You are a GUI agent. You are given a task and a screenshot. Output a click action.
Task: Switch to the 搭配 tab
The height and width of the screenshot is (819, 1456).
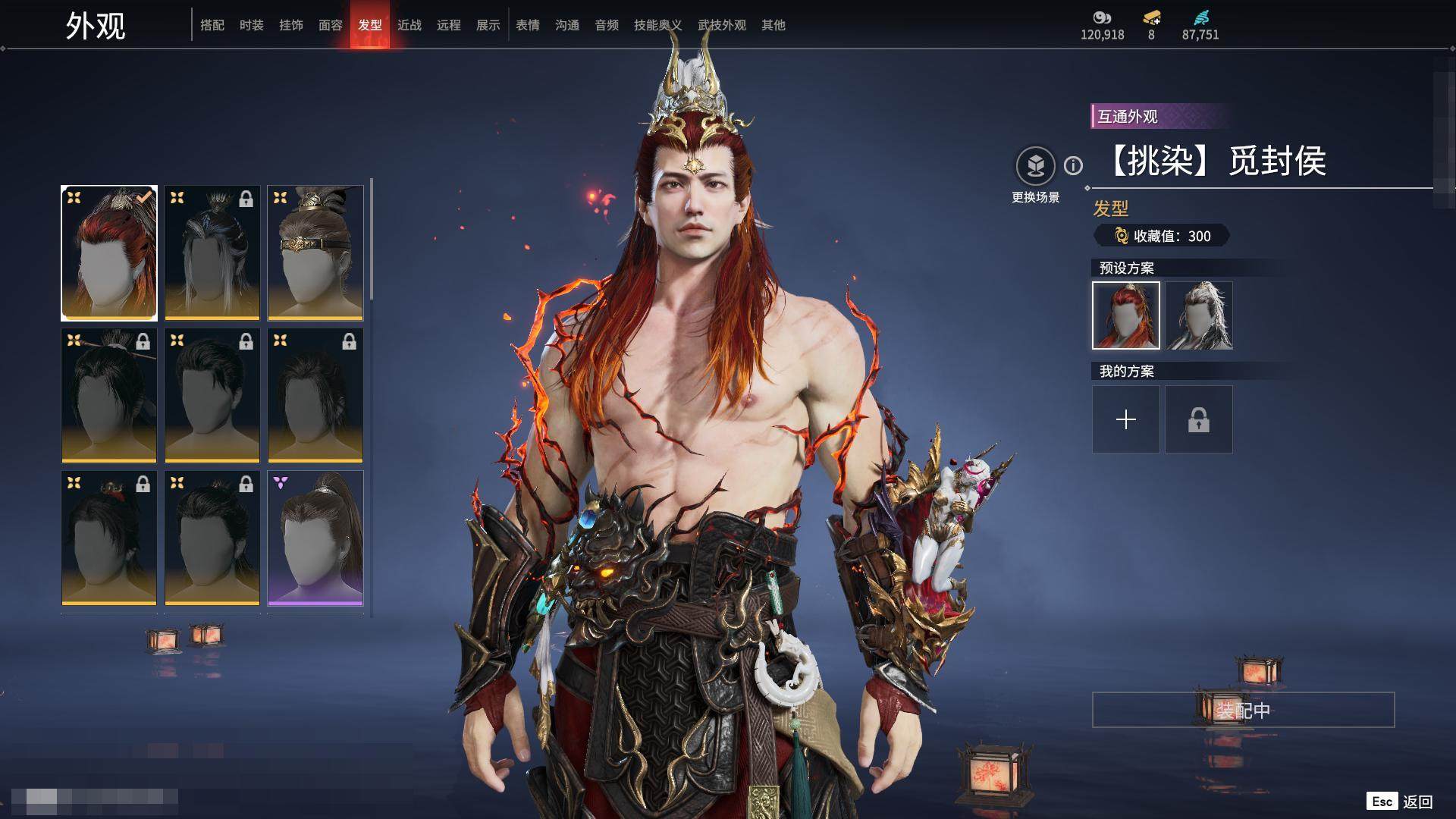click(x=212, y=25)
